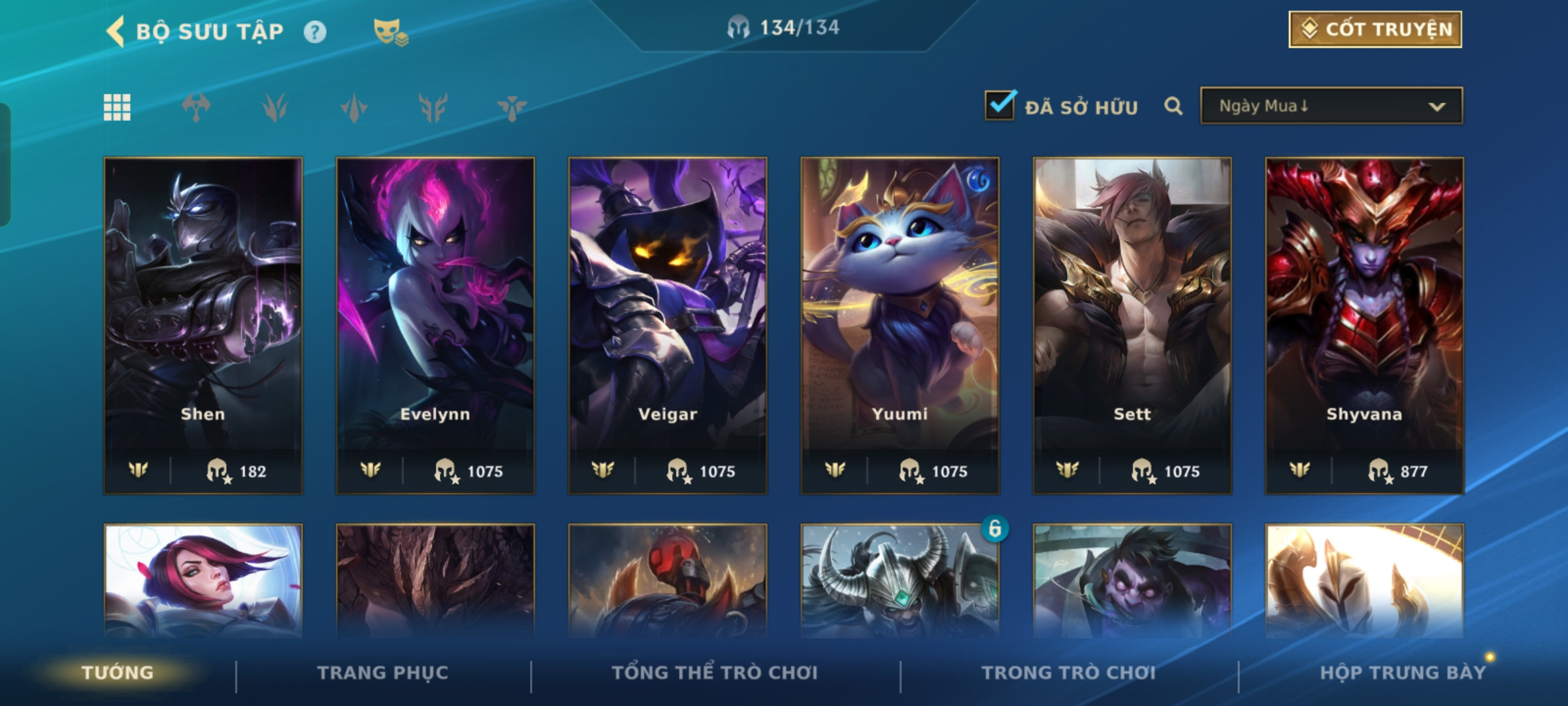
Task: Open Veigar's champion card
Action: pos(668,325)
